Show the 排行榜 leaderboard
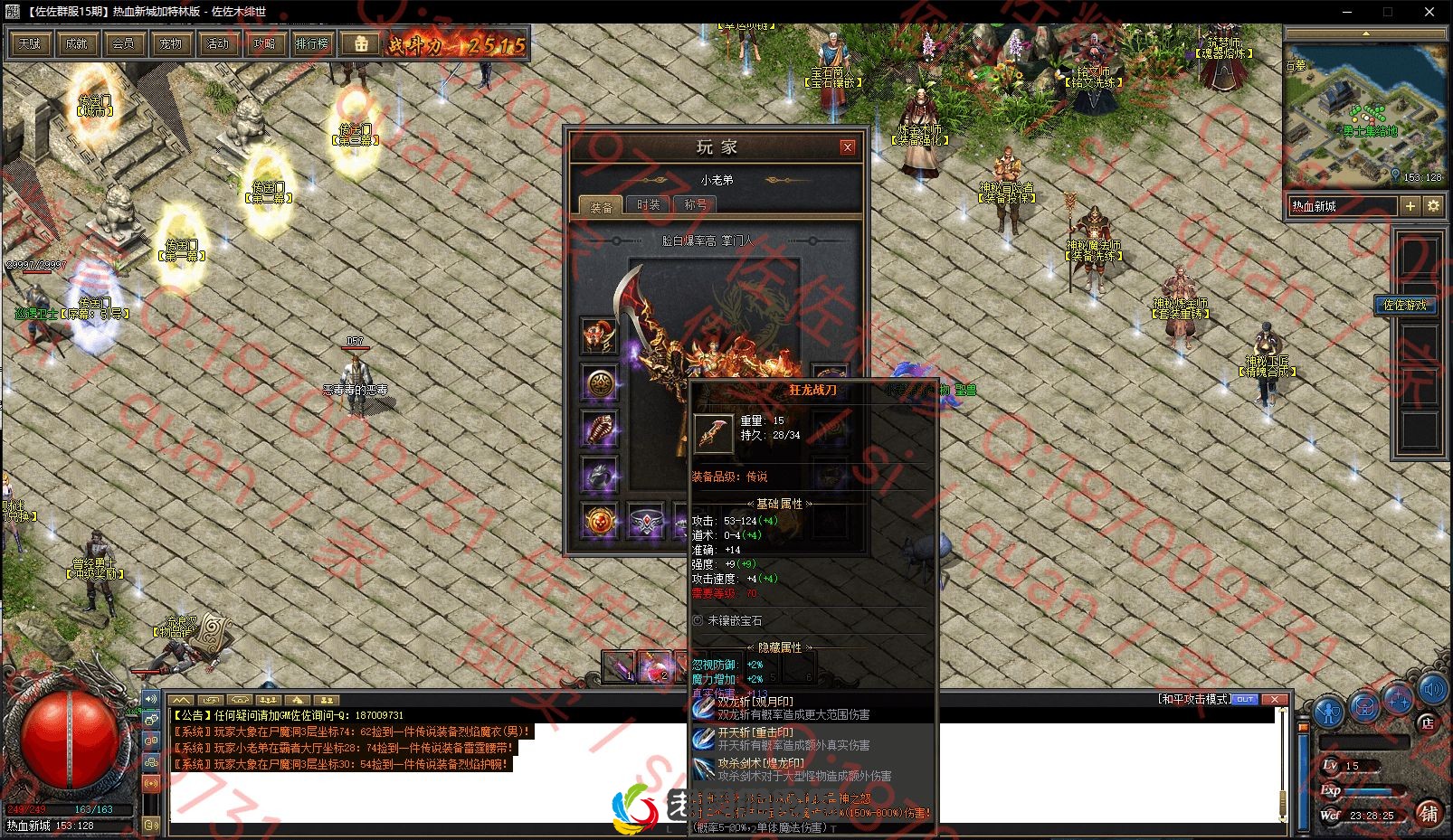This screenshot has height=840, width=1453. [x=312, y=43]
